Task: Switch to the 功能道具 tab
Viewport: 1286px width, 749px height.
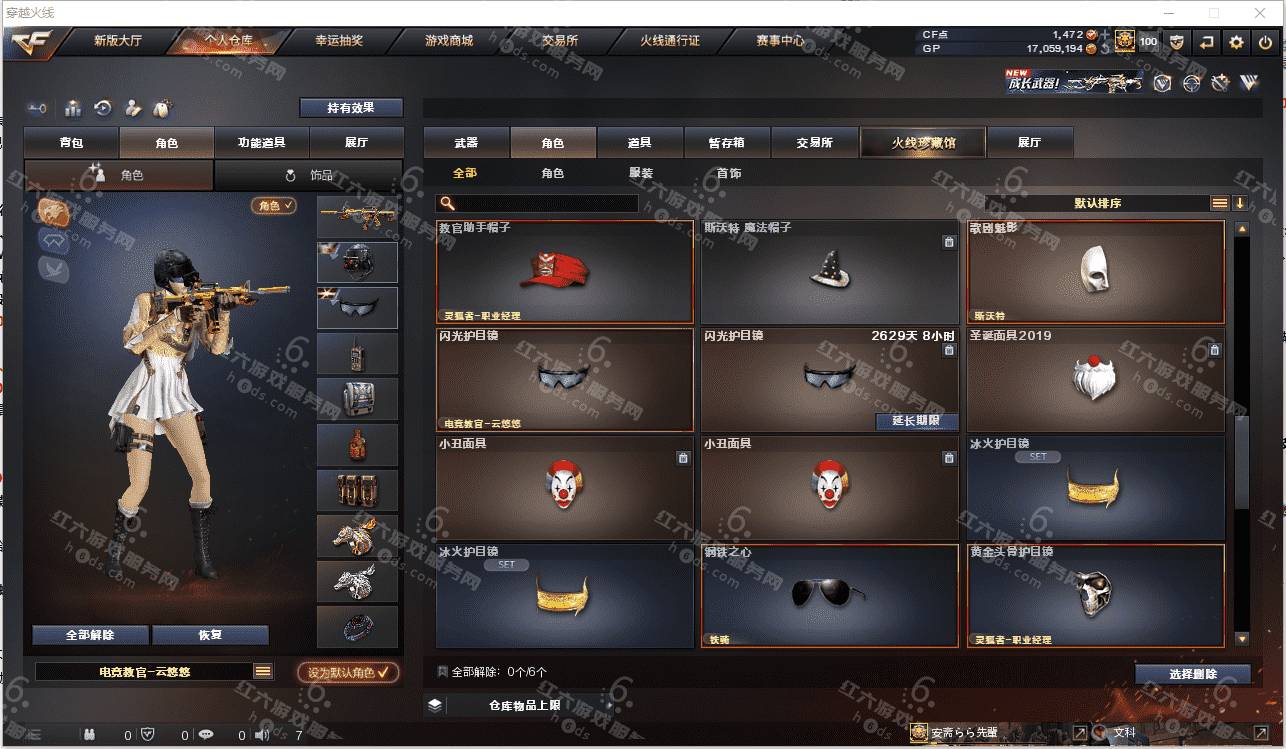Action: pos(261,143)
